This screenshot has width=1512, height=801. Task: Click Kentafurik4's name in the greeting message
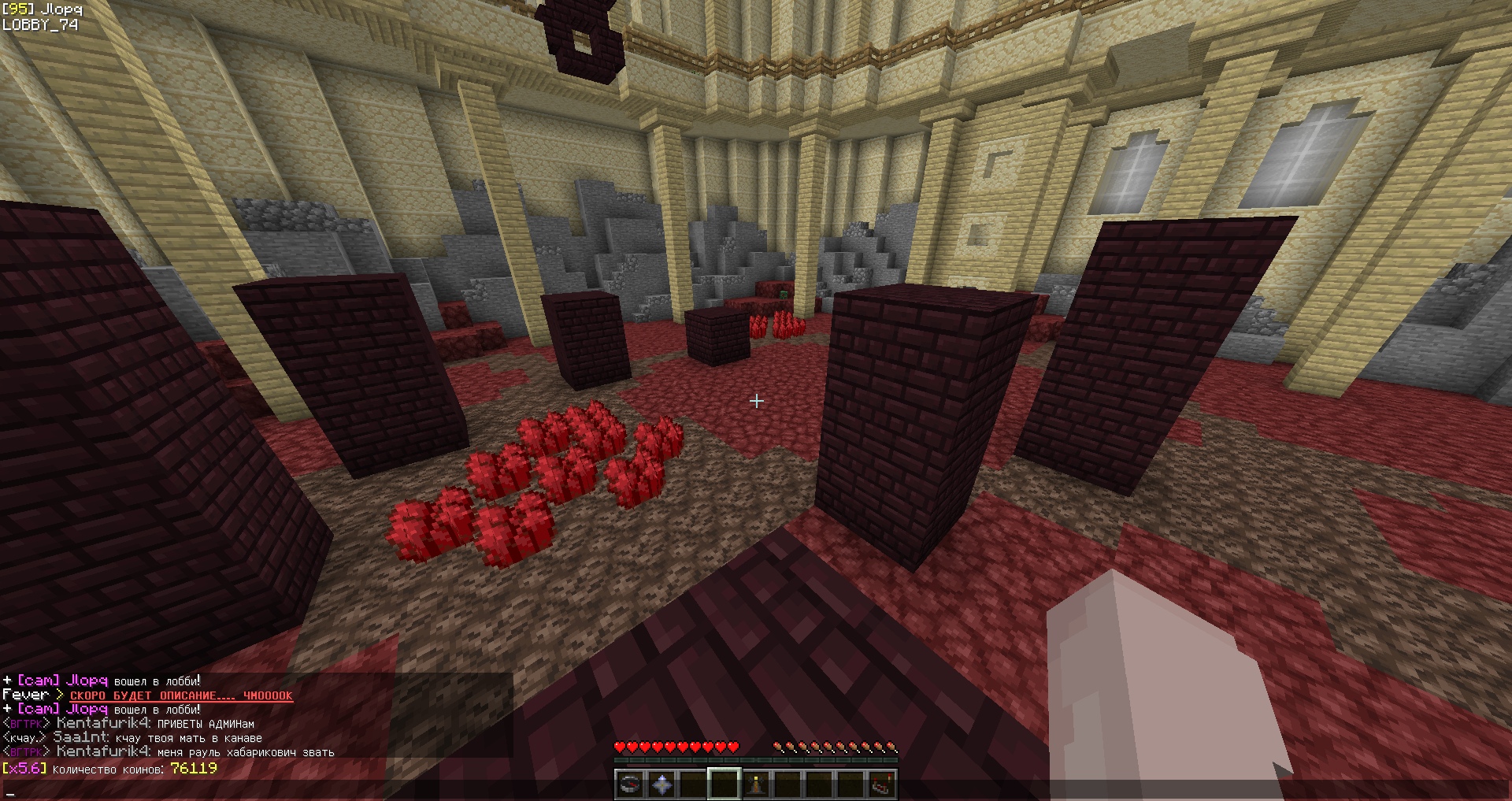click(x=103, y=723)
